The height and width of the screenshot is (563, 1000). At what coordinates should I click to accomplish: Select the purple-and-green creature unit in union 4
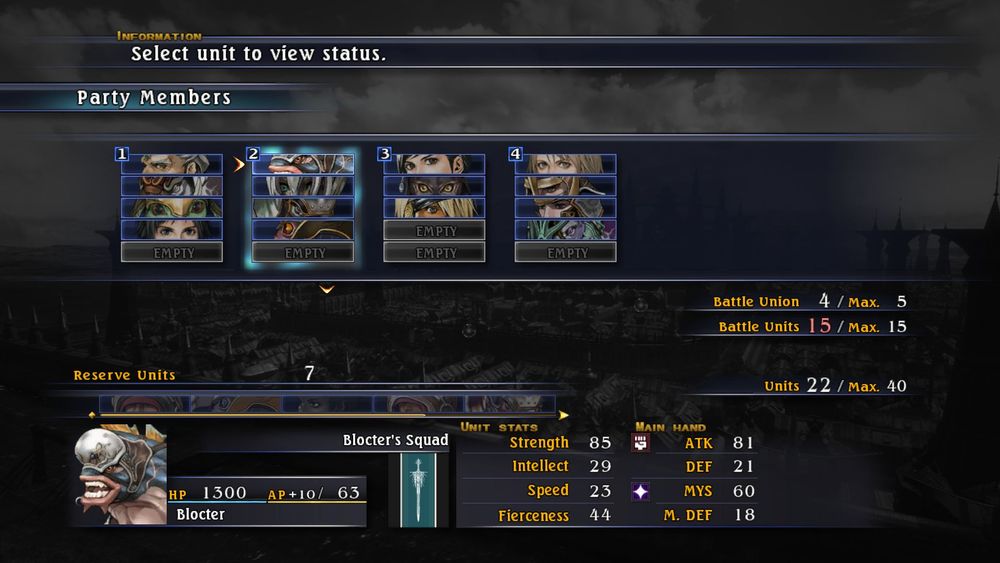pos(566,230)
